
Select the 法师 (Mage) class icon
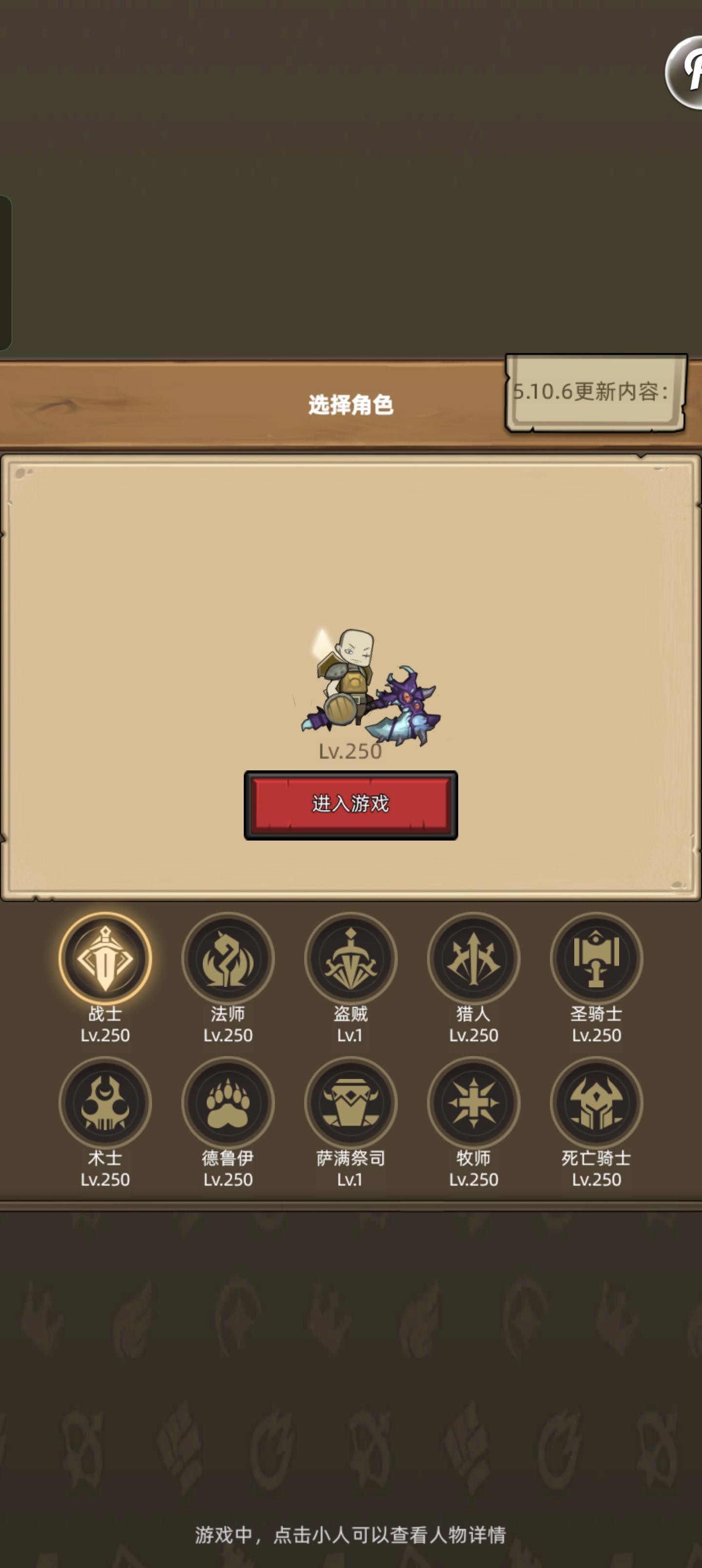click(x=228, y=958)
